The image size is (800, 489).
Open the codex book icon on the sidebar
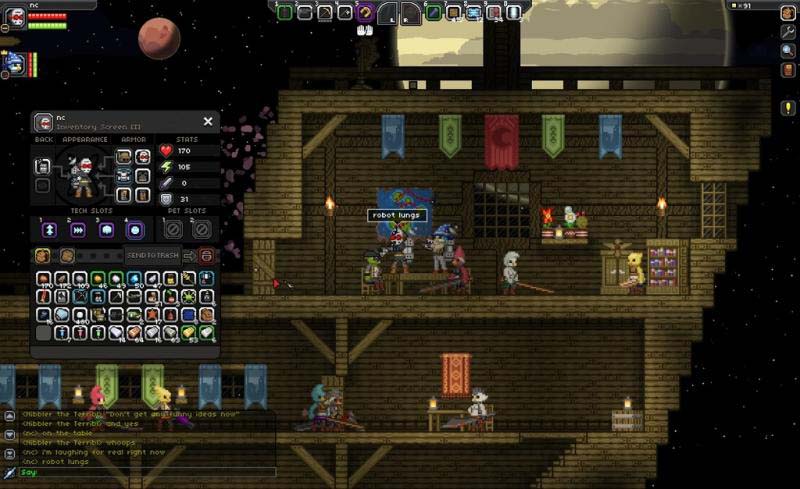coord(788,70)
